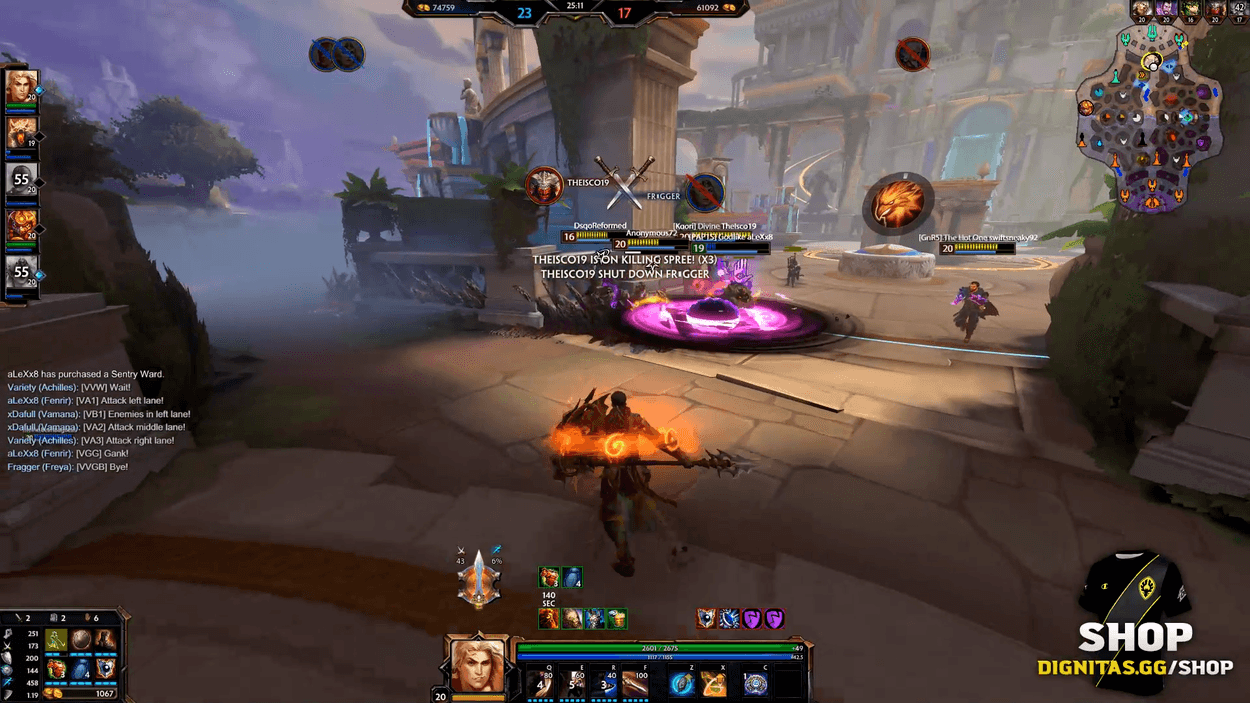Cast the F ultimate ability
1250x703 pixels.
point(636,684)
